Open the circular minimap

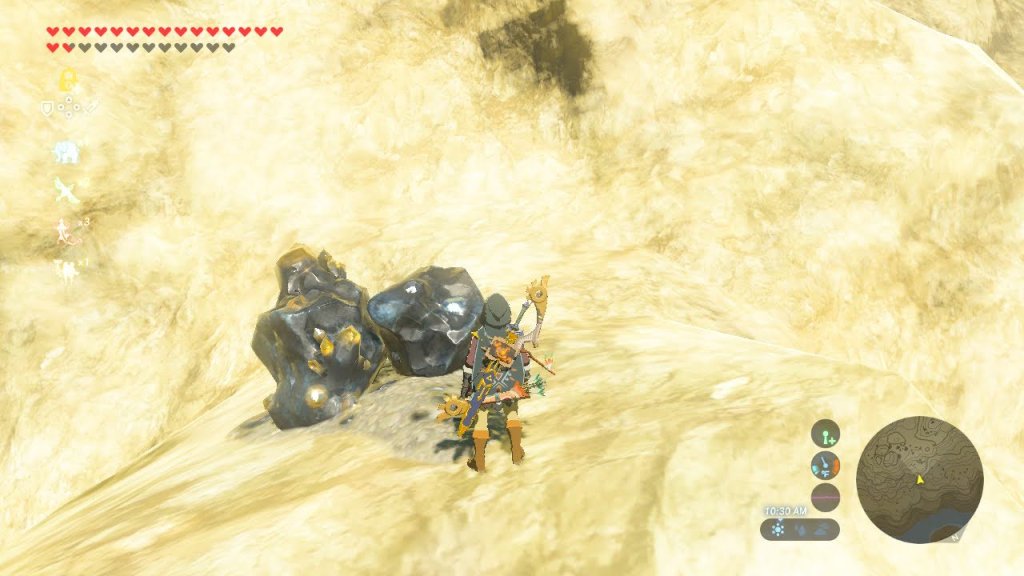[919, 480]
